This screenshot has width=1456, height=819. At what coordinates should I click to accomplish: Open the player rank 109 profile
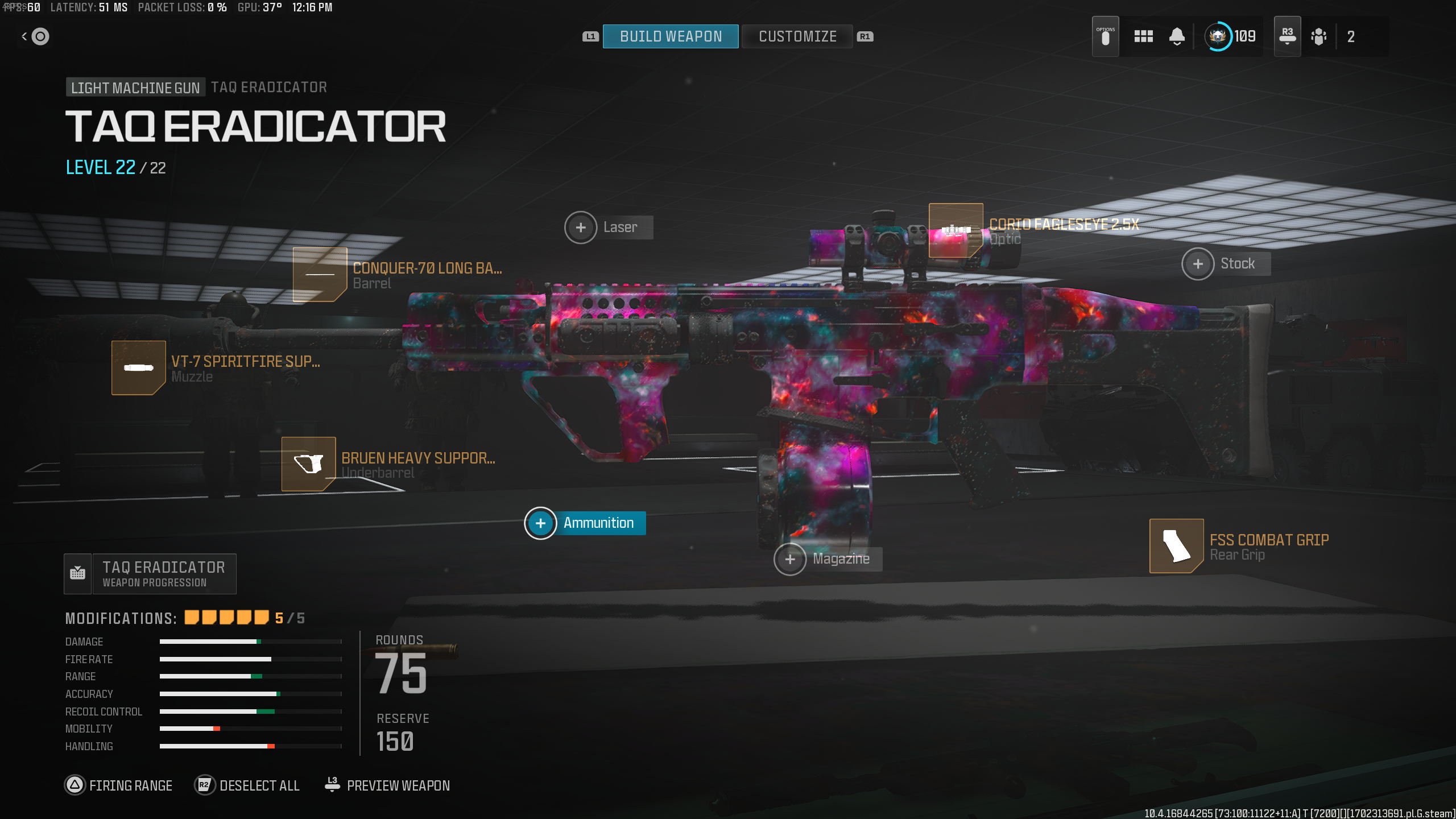pos(1230,36)
